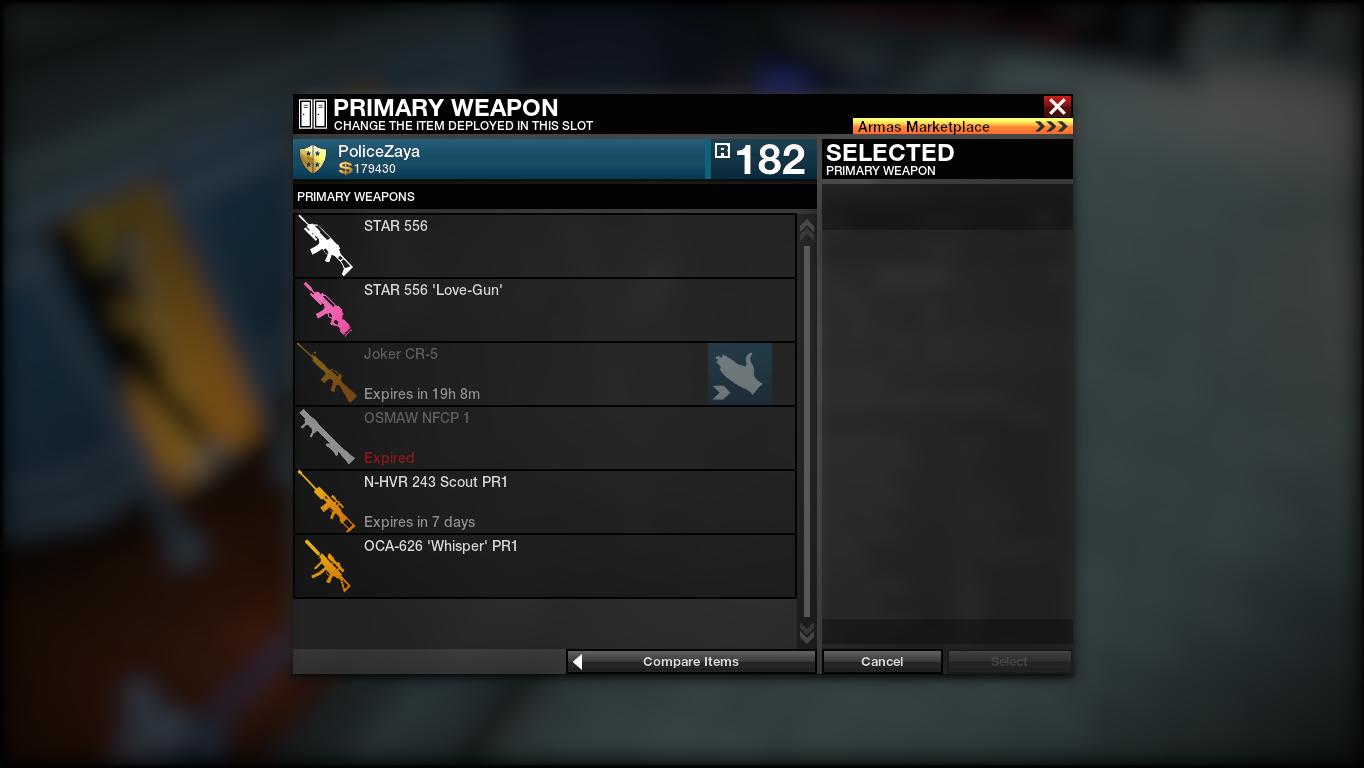The image size is (1364, 768).
Task: Pick the N-HVR 243 Scout PR1
Action: pos(545,502)
